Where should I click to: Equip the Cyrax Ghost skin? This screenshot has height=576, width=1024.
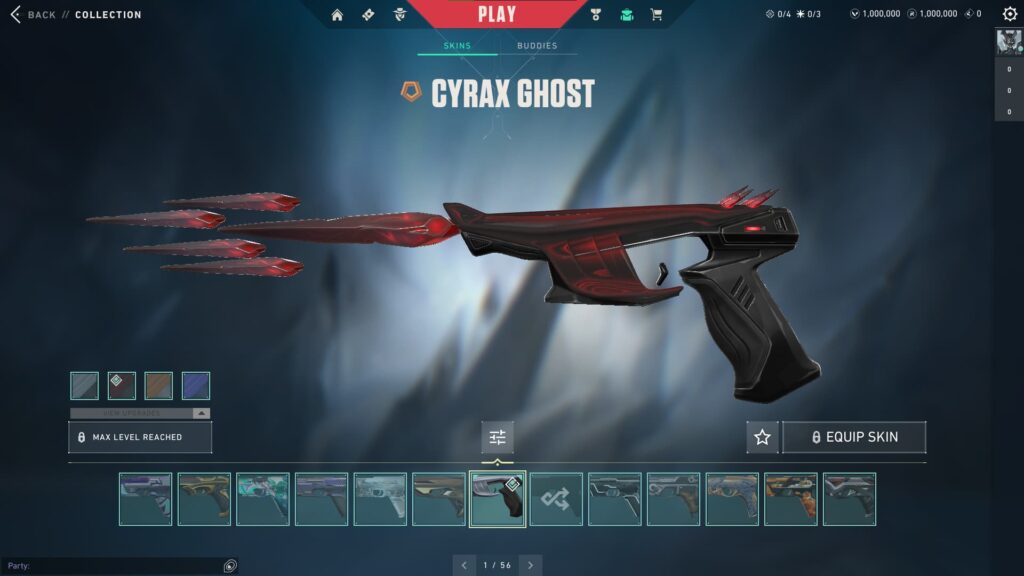(x=854, y=437)
